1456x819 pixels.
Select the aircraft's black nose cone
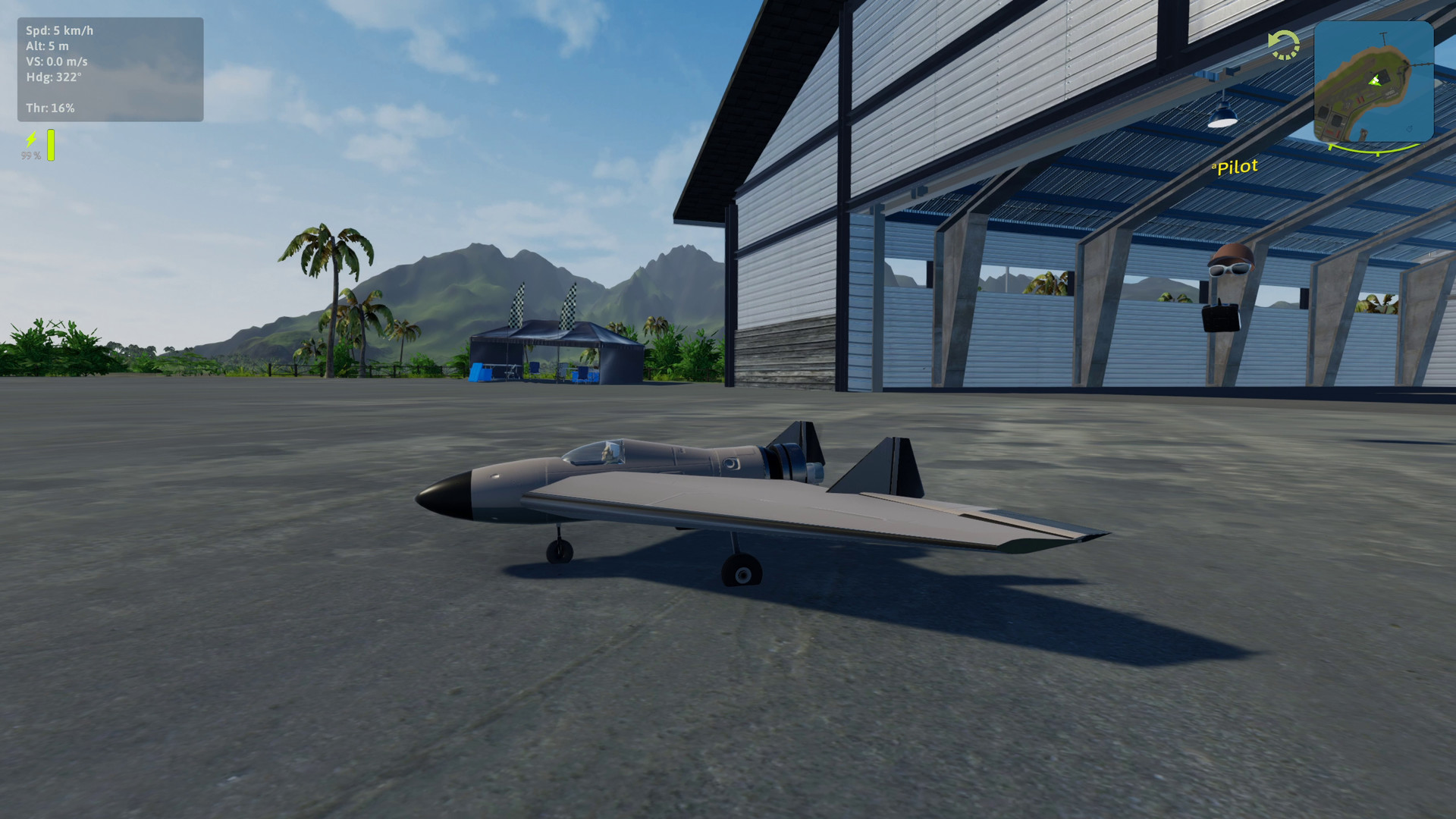447,494
